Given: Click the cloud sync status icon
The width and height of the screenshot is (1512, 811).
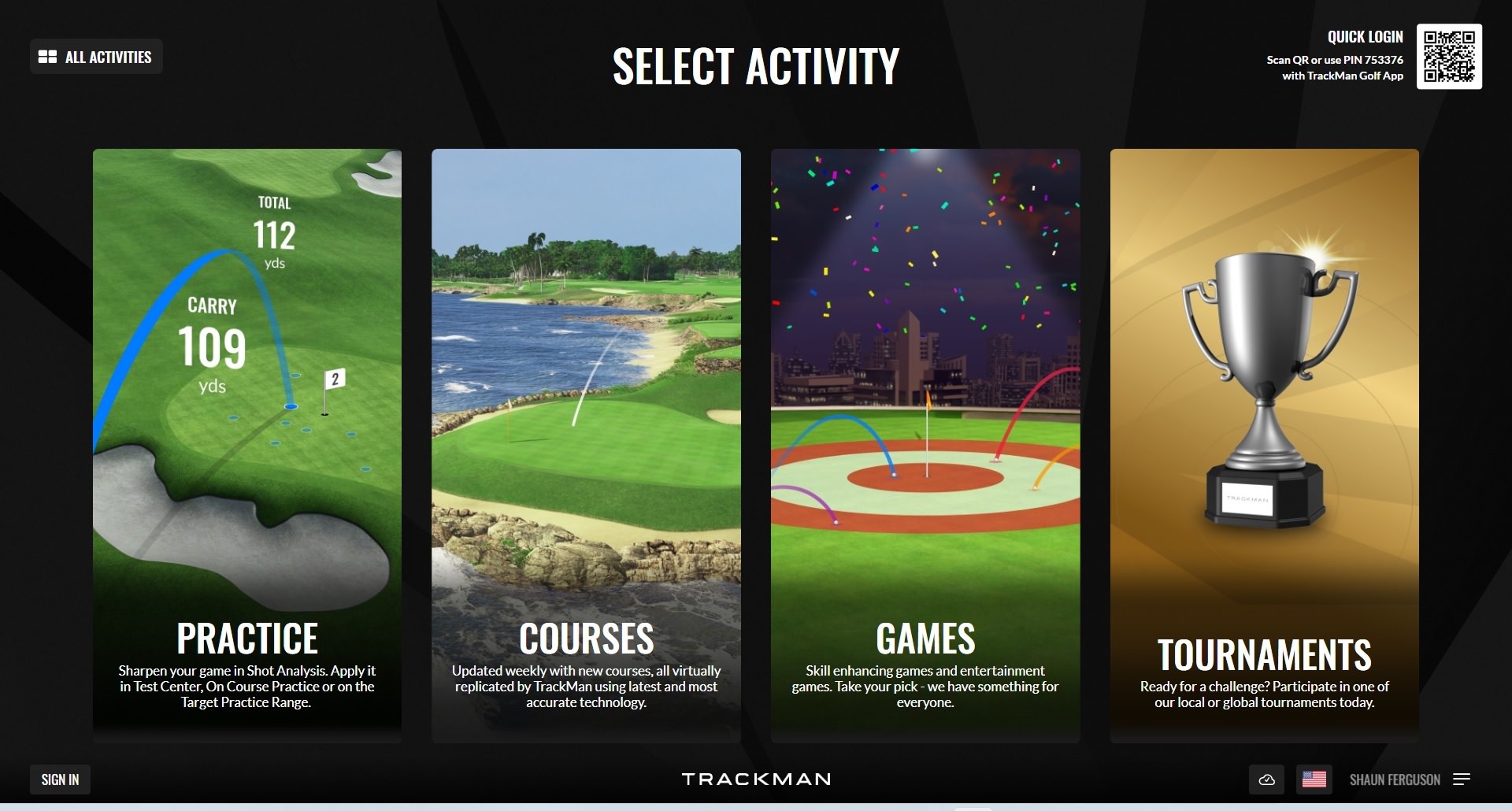Looking at the screenshot, I should (1266, 780).
